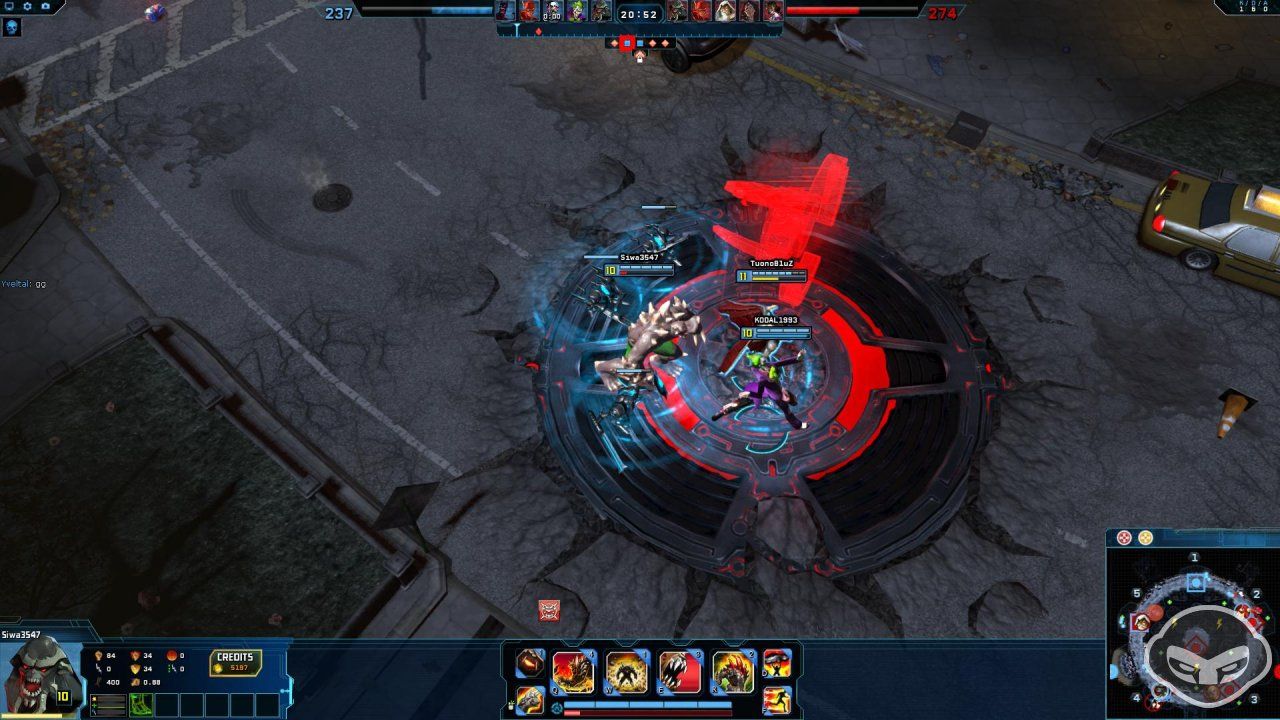Click the blue objective square under the timer
Image resolution: width=1280 pixels, height=720 pixels.
(640, 44)
